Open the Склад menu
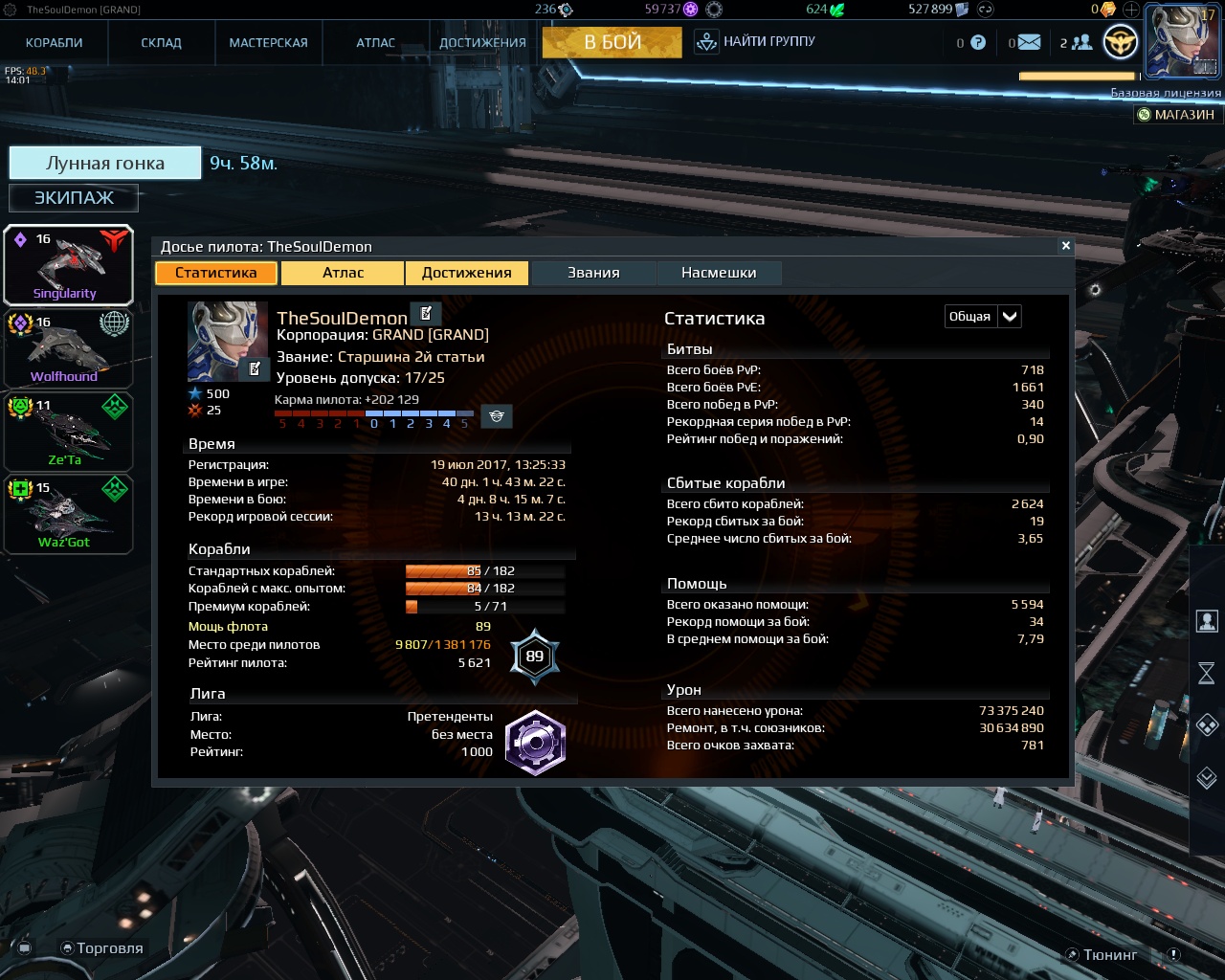The image size is (1225, 980). tap(161, 42)
